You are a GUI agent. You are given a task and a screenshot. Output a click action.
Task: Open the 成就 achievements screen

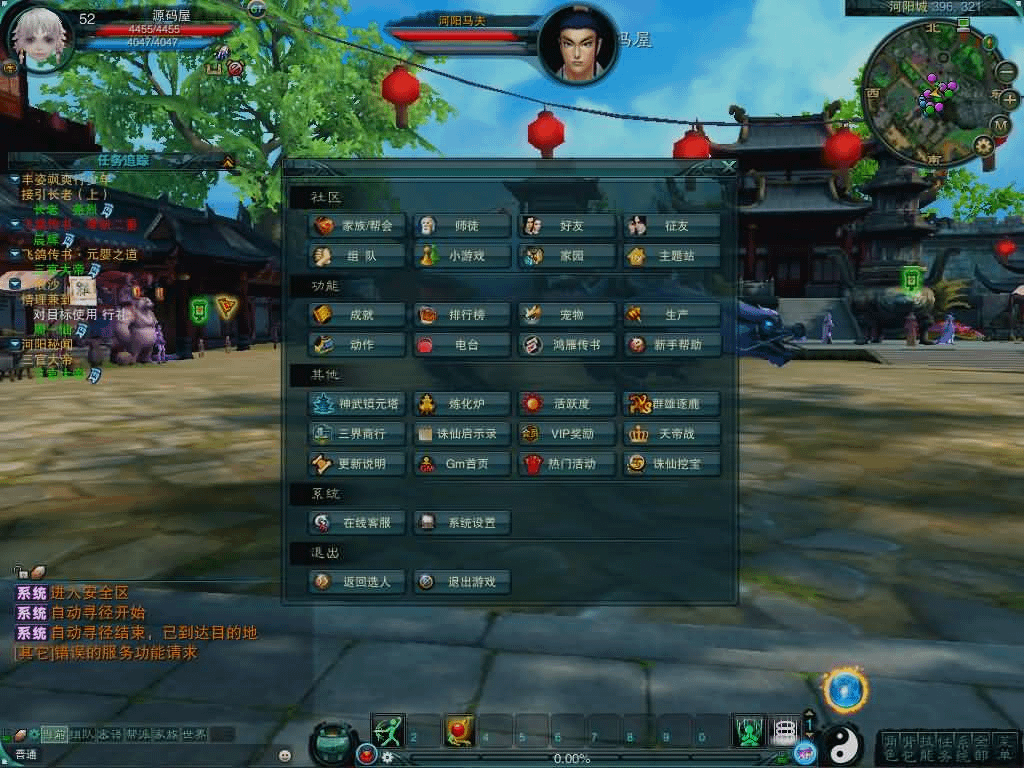pyautogui.click(x=358, y=315)
